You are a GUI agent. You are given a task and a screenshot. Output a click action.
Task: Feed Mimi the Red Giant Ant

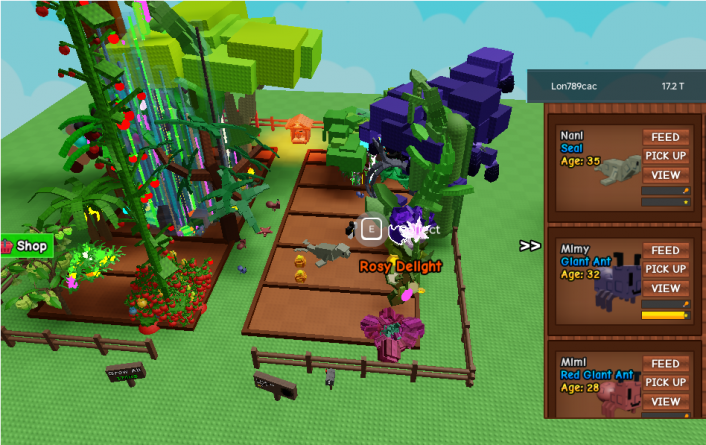(x=665, y=364)
